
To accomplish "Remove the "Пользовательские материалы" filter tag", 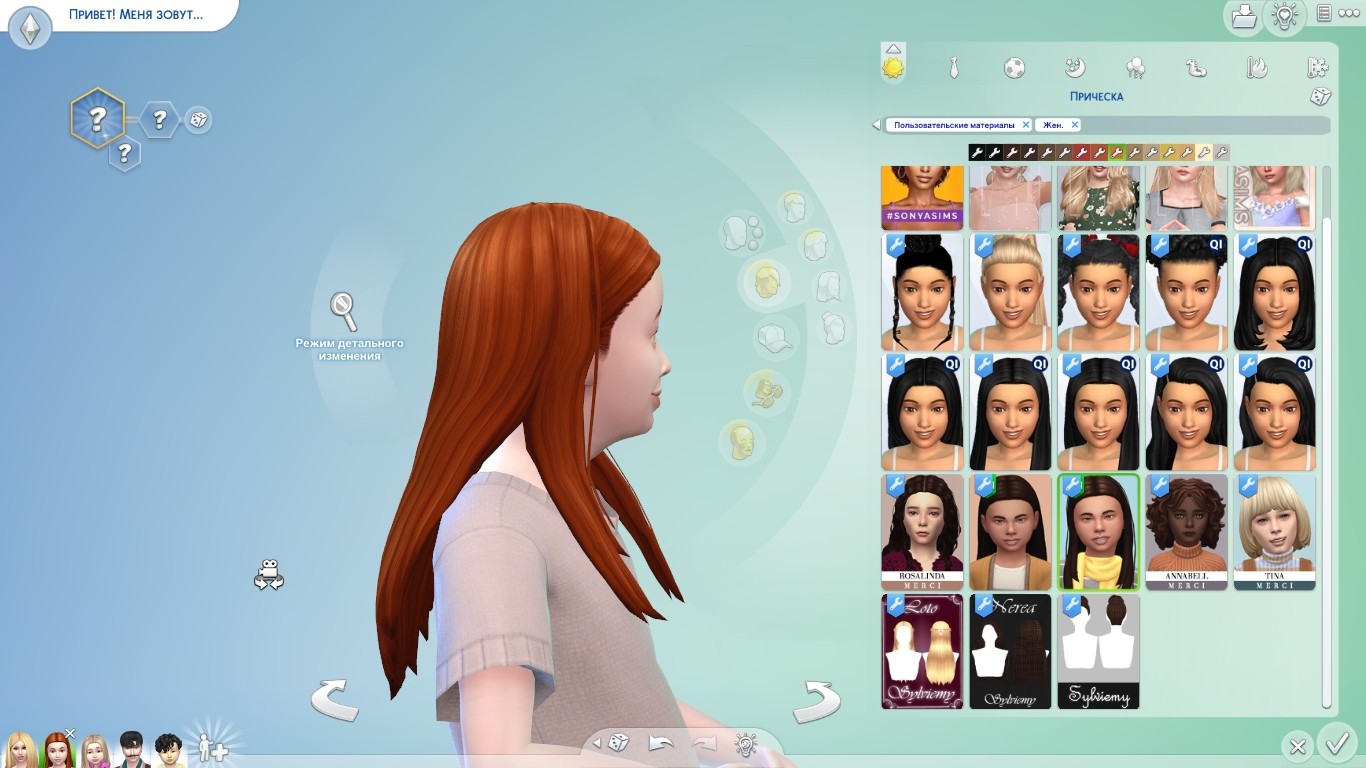I will click(1025, 125).
